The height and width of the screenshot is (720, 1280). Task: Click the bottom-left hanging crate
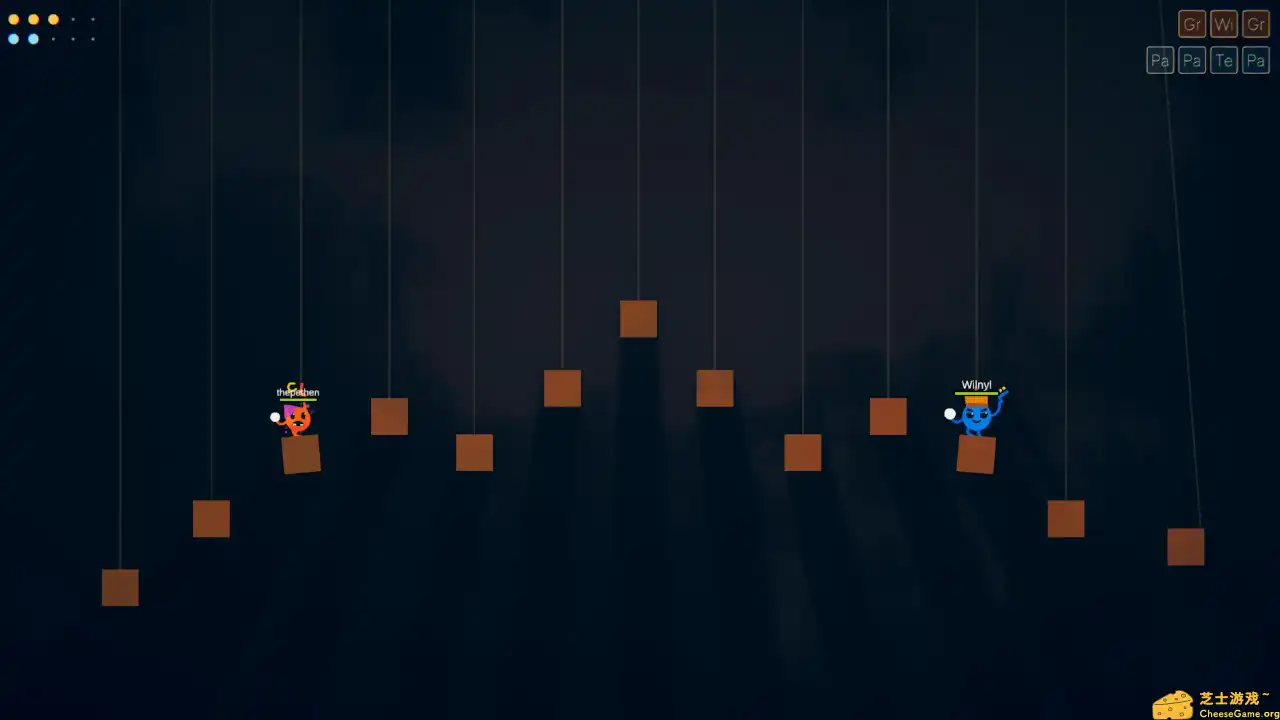[120, 588]
